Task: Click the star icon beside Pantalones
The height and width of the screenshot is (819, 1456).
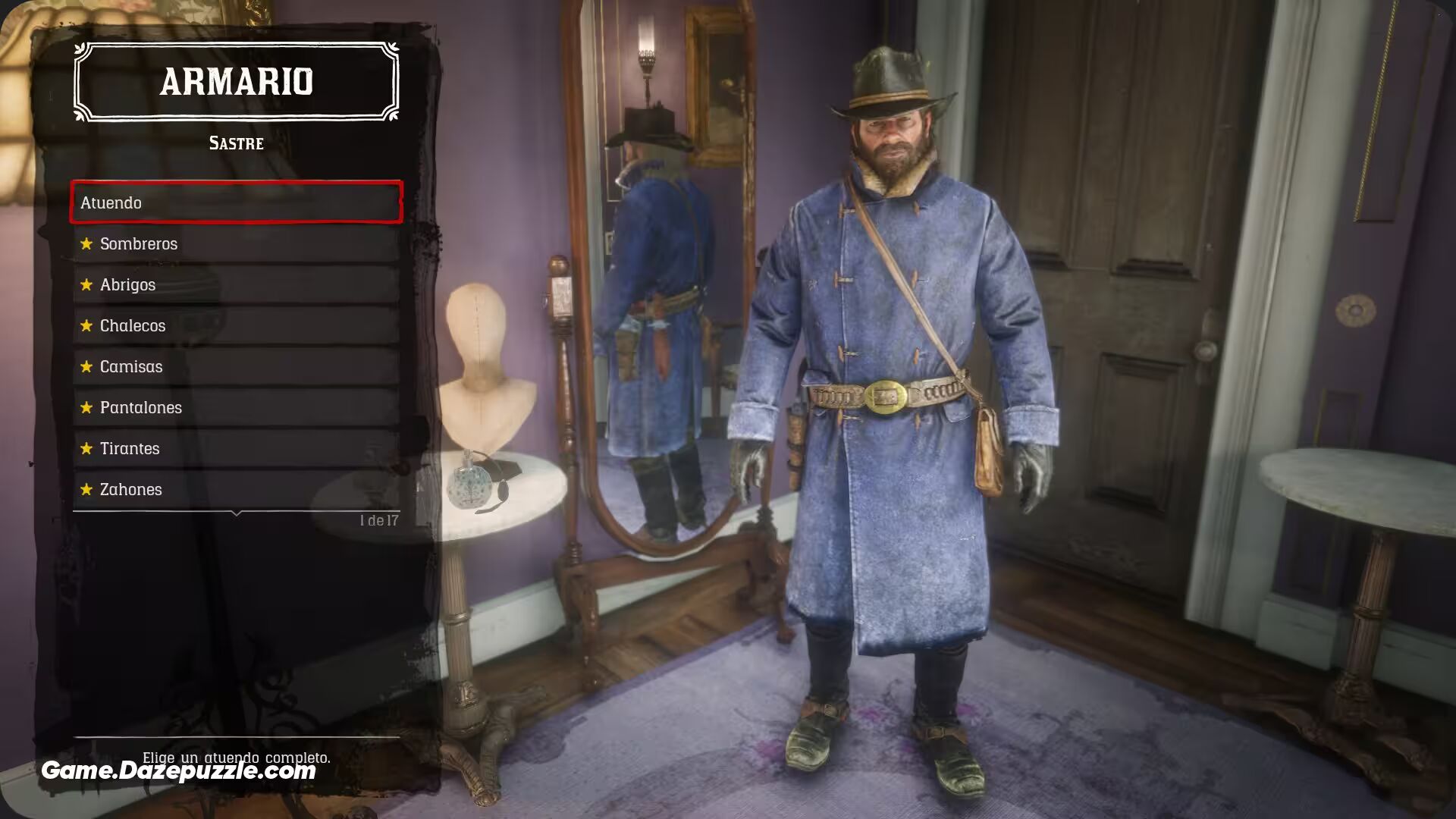Action: click(86, 407)
